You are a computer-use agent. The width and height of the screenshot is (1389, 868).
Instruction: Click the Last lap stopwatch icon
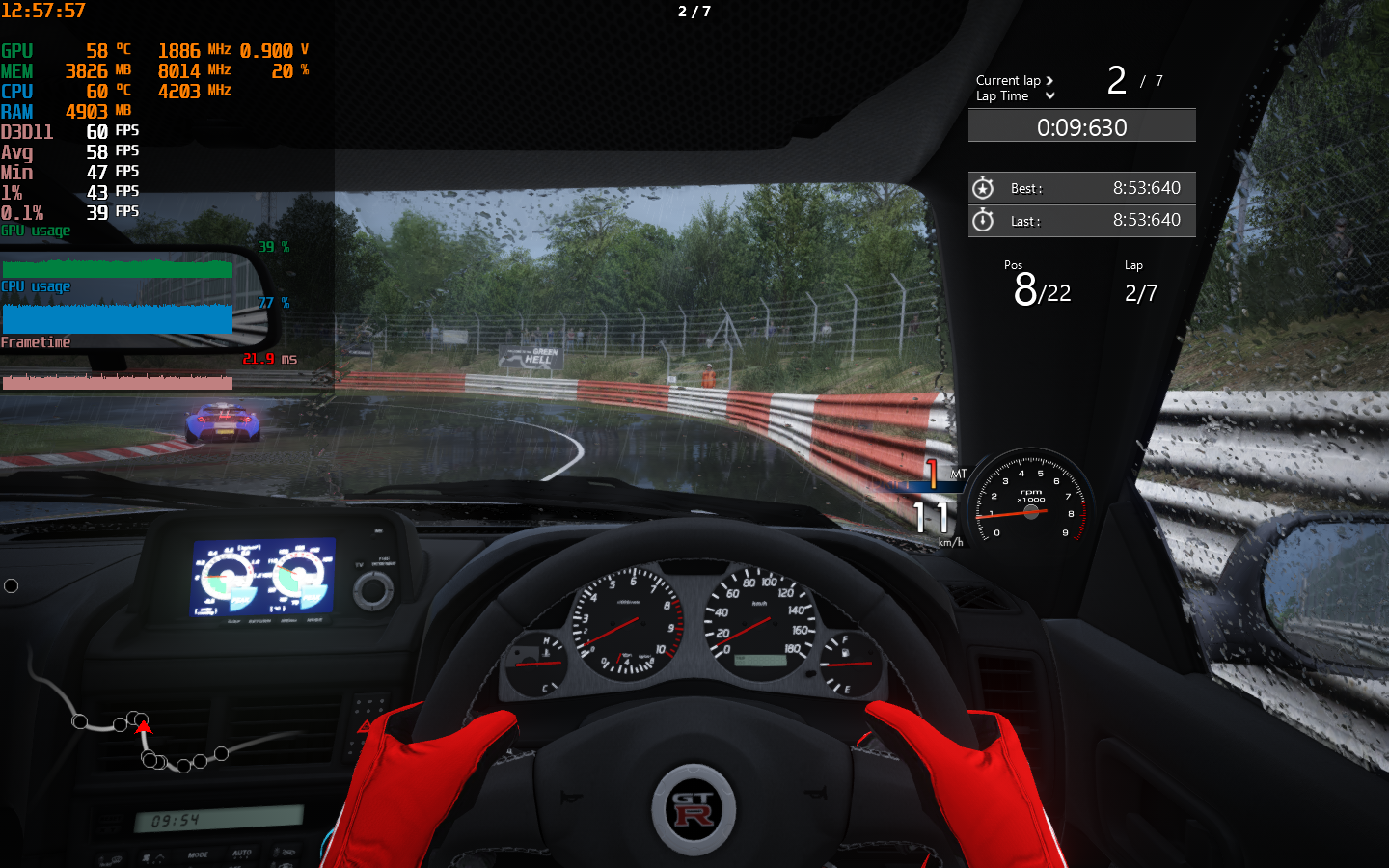click(983, 221)
